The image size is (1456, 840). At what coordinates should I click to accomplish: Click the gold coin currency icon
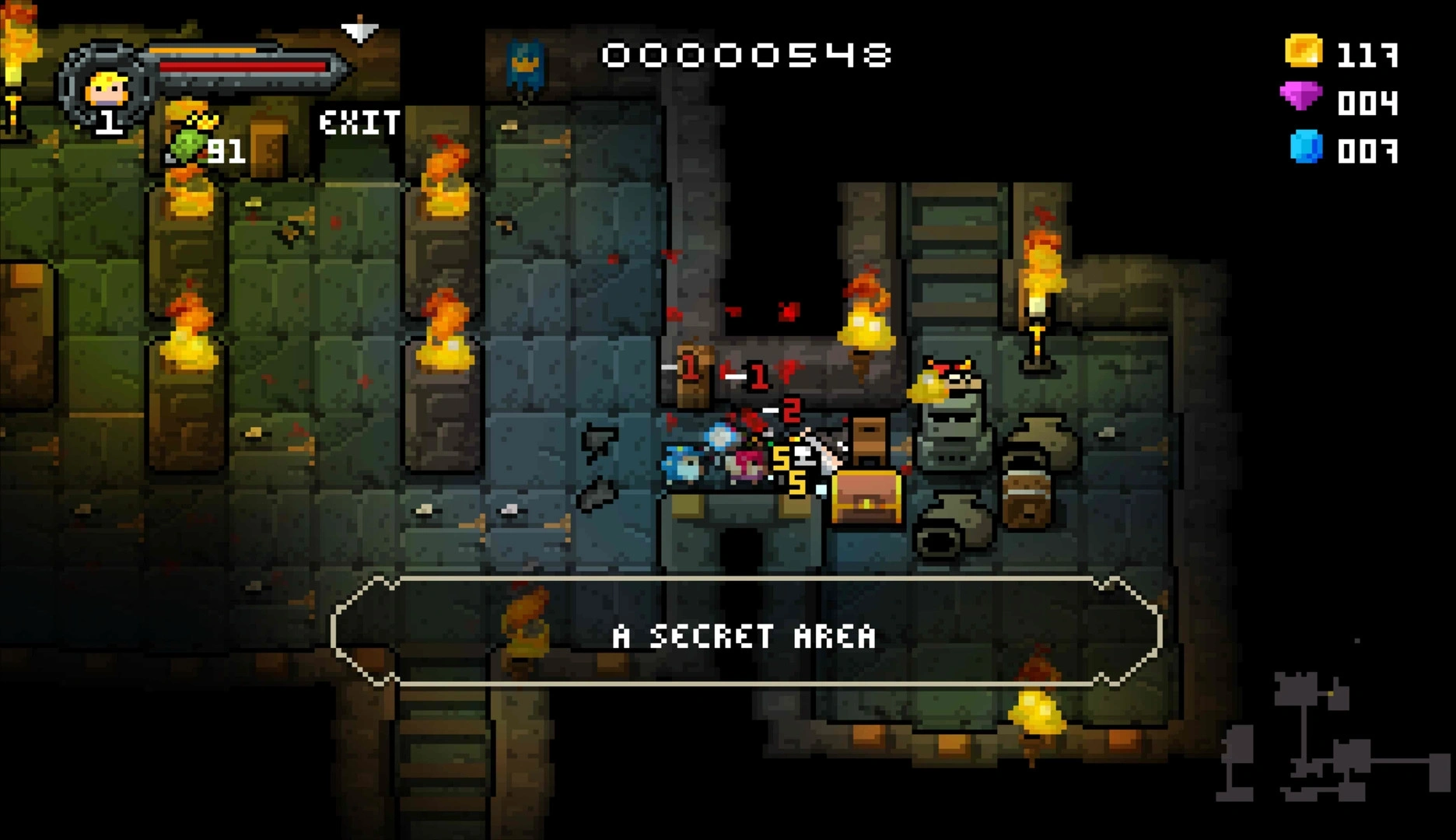point(1303,51)
